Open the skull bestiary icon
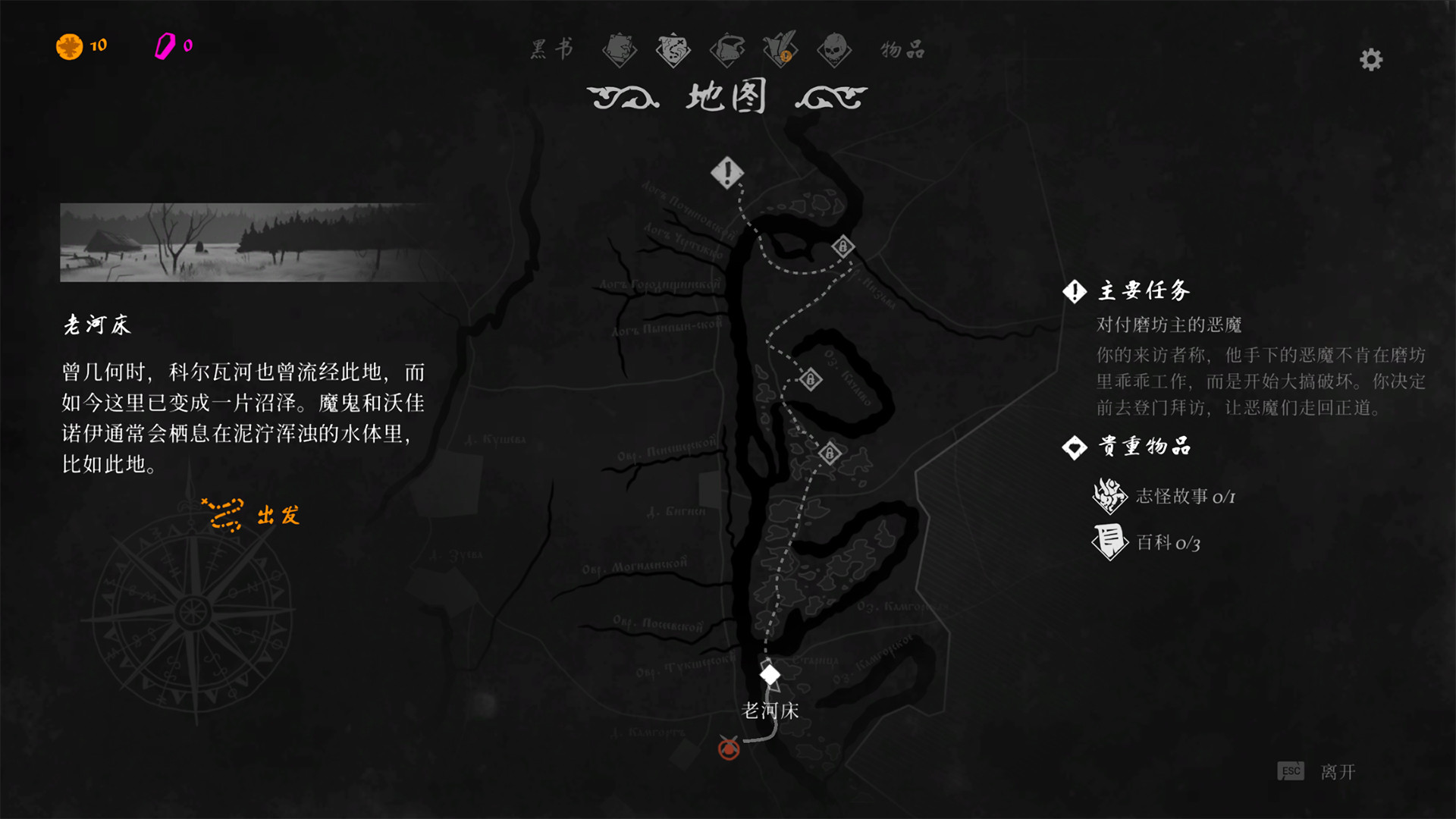 click(x=834, y=49)
